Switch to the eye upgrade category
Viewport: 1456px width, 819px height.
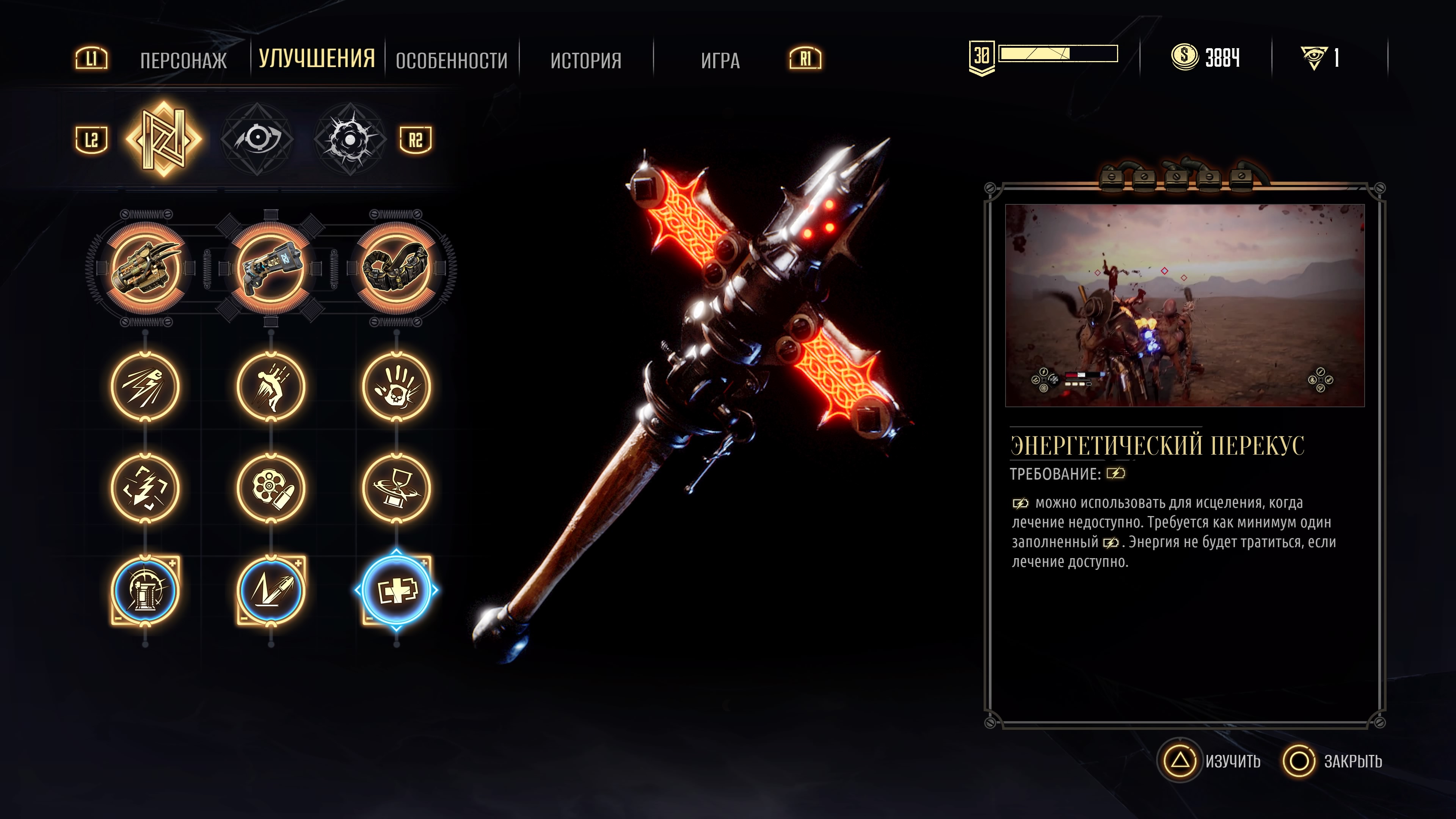click(257, 139)
